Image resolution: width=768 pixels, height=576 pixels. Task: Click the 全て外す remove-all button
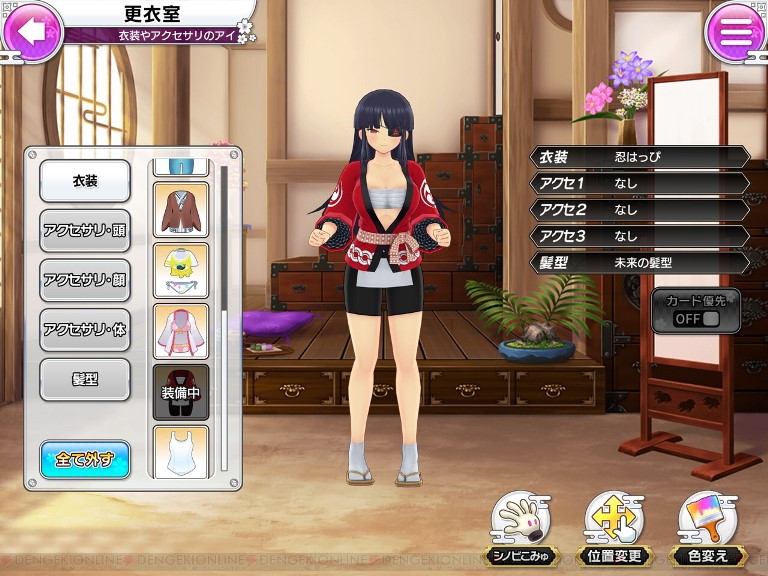click(85, 459)
